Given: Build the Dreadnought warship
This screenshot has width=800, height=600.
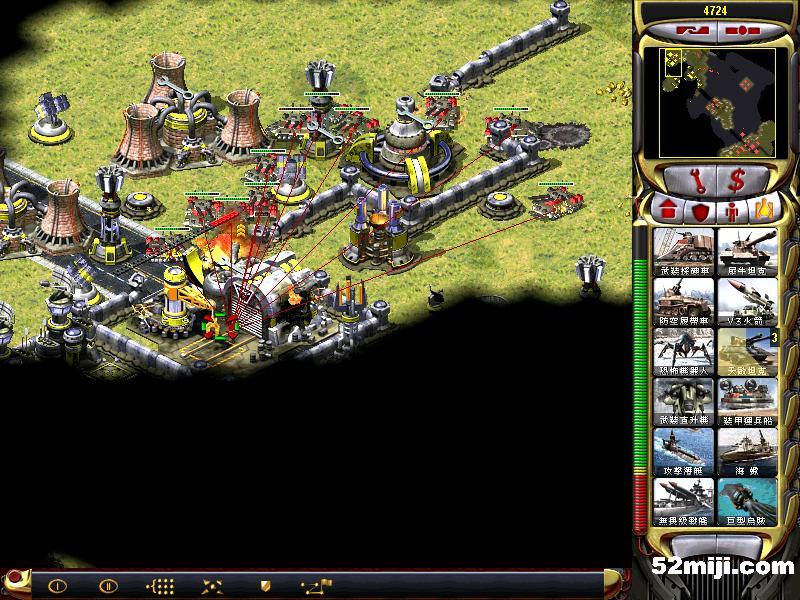Looking at the screenshot, I should tap(683, 501).
